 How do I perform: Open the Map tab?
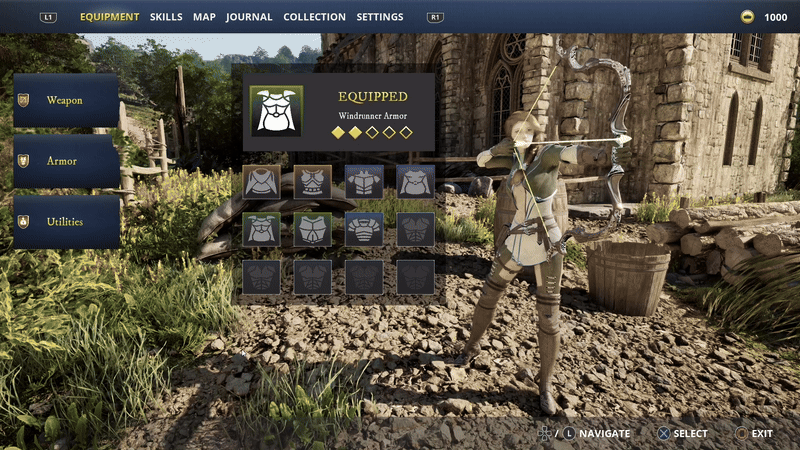pos(204,17)
